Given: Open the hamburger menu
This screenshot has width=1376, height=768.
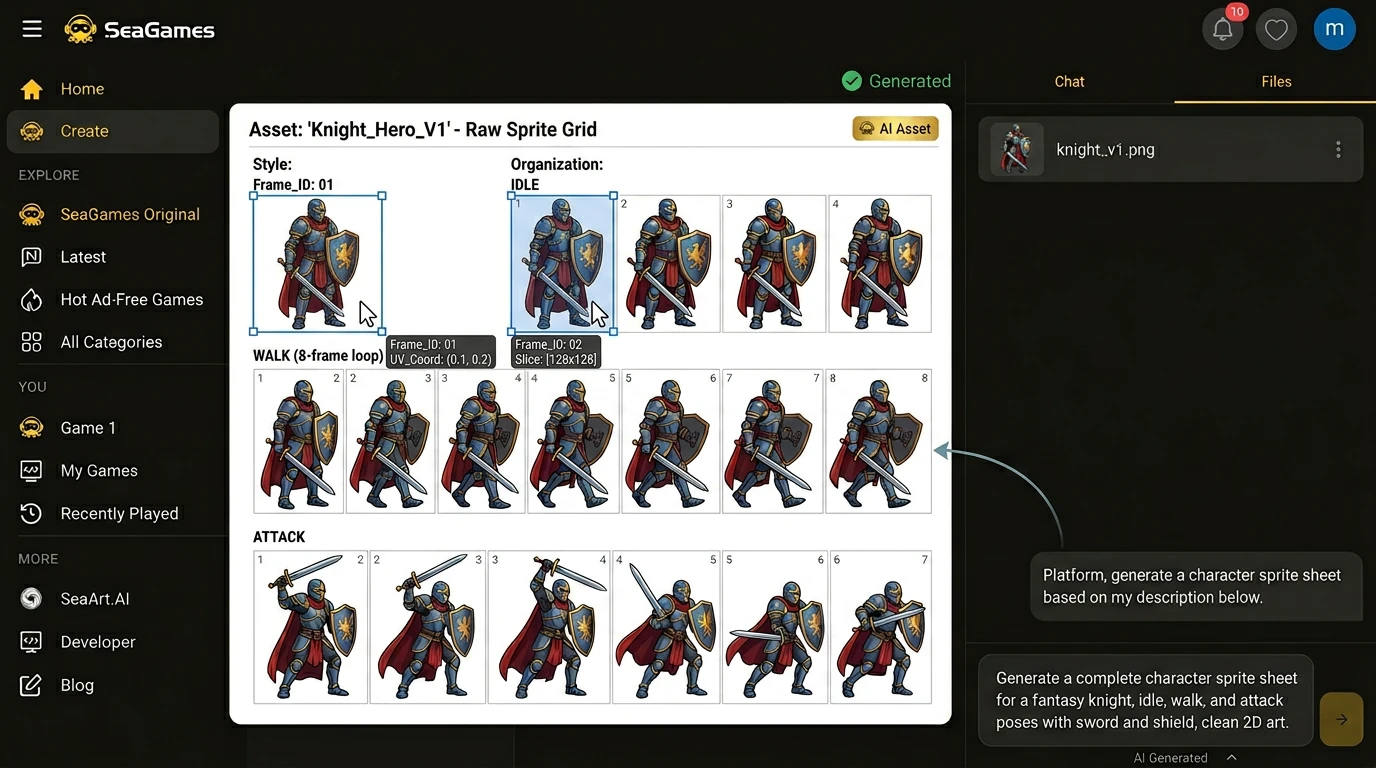Looking at the screenshot, I should point(32,29).
